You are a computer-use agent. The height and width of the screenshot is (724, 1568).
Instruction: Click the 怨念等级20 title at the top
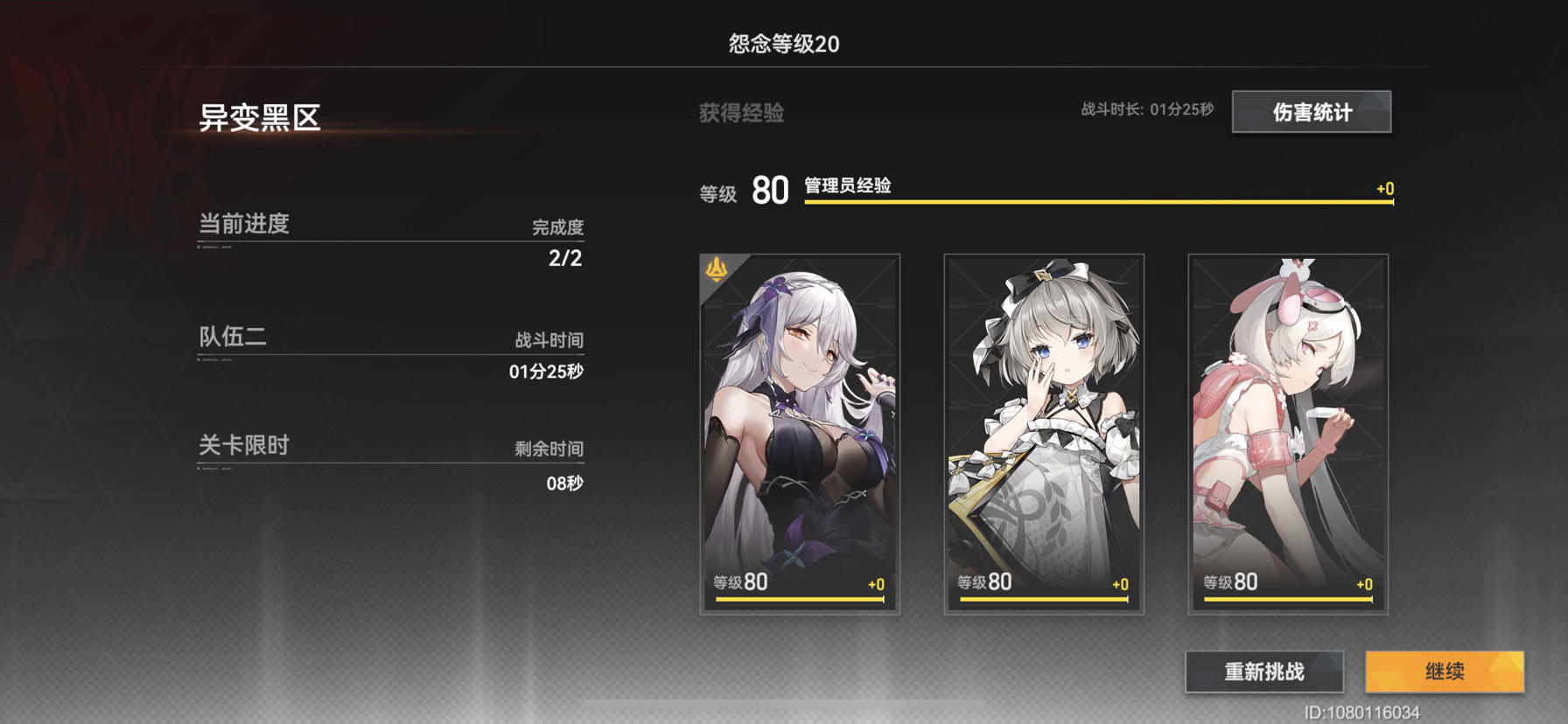tap(784, 41)
